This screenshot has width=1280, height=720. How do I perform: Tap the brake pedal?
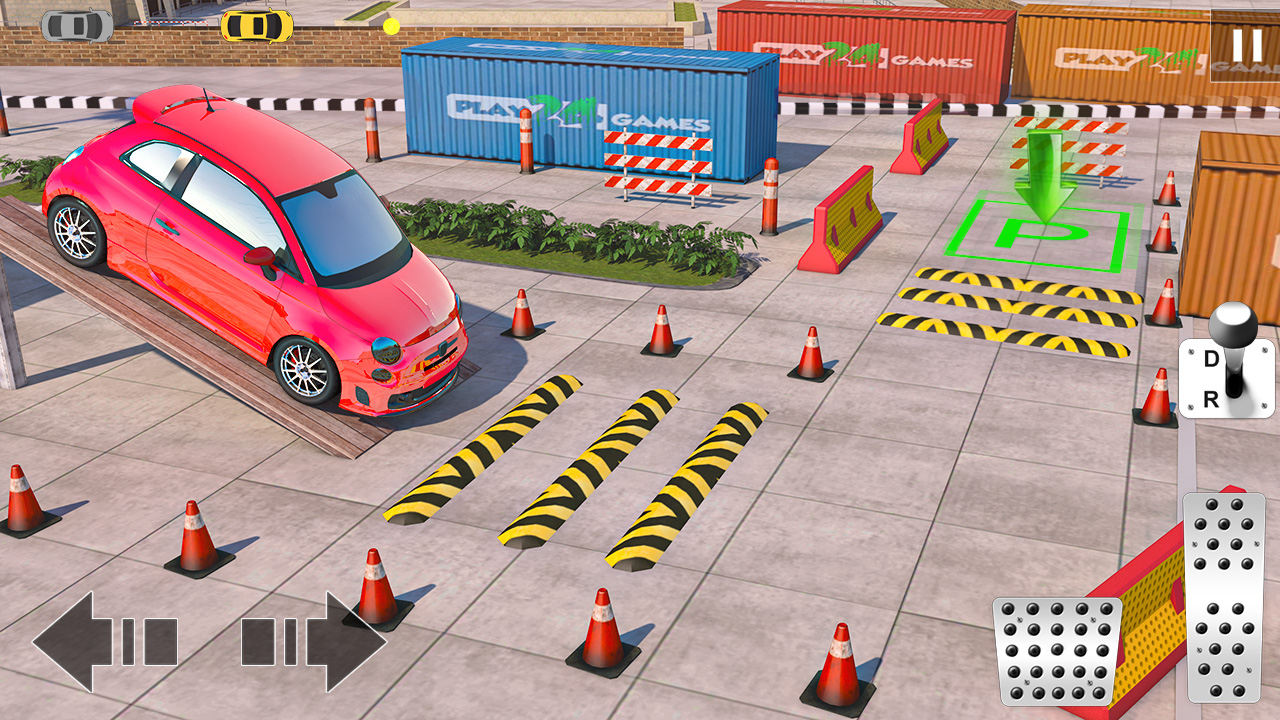pyautogui.click(x=1056, y=651)
